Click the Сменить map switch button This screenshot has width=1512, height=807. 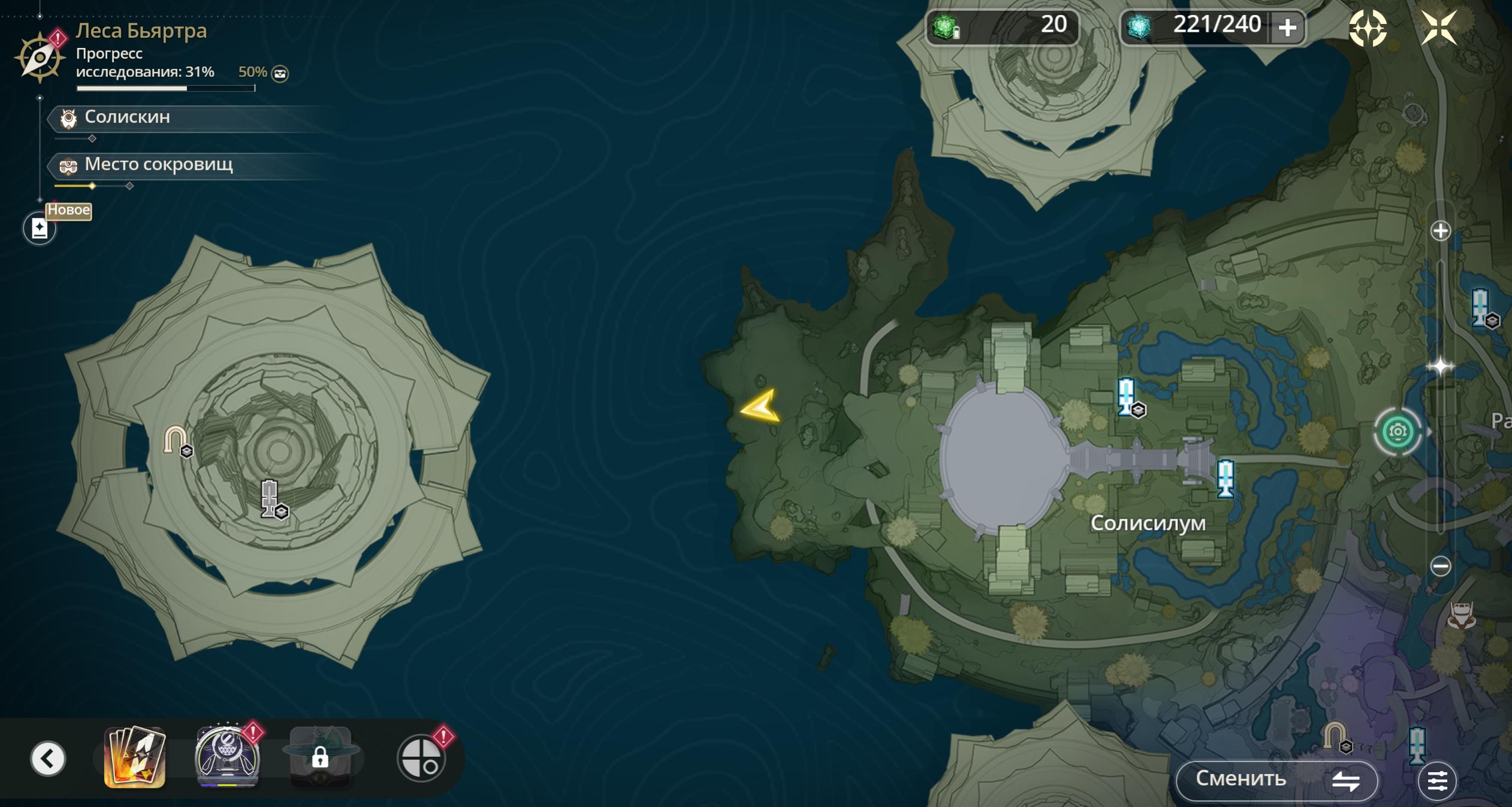tap(1276, 779)
